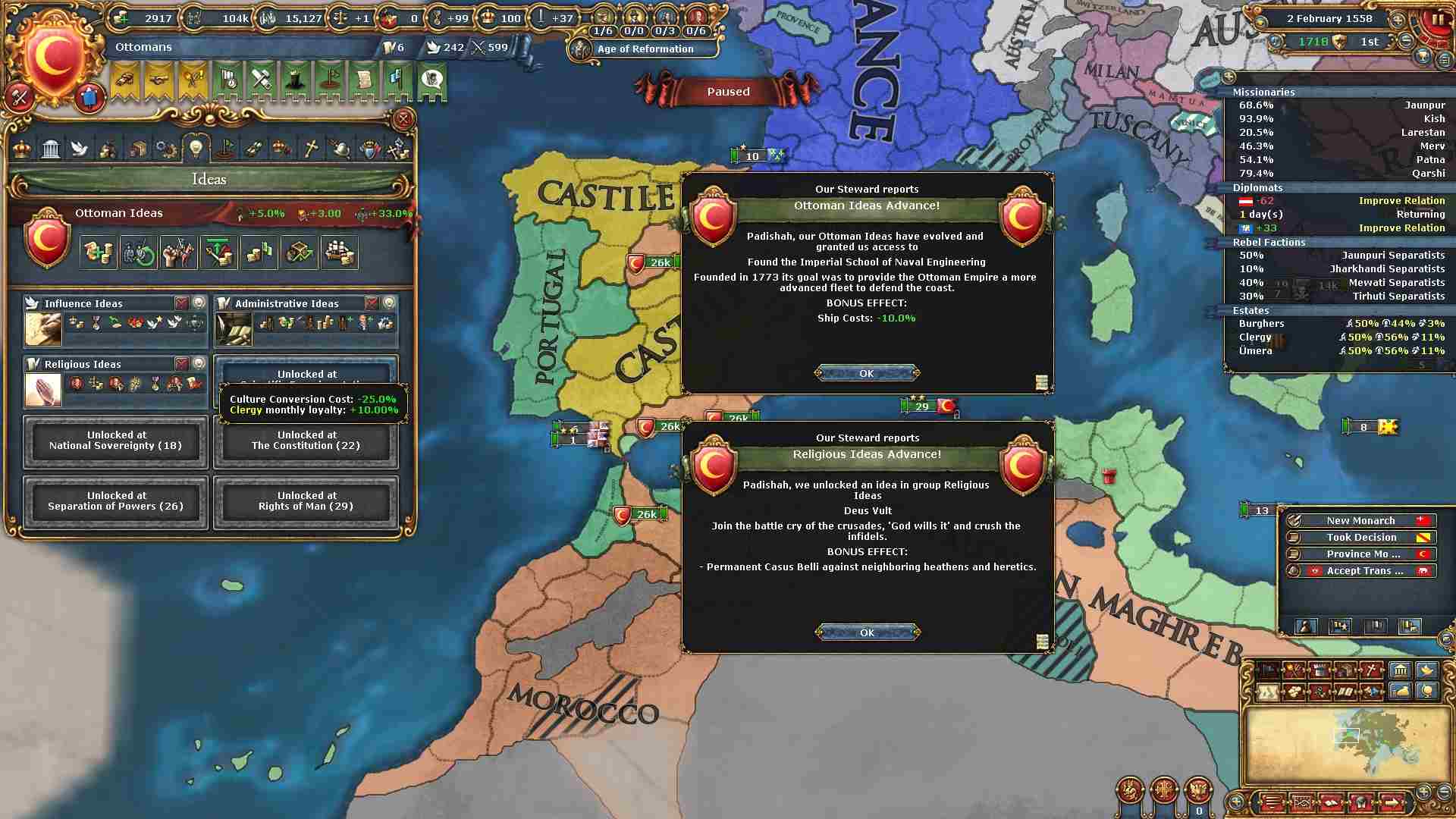The image size is (1456, 819).
Task: Toggle the game pause button
Action: [1437, 20]
